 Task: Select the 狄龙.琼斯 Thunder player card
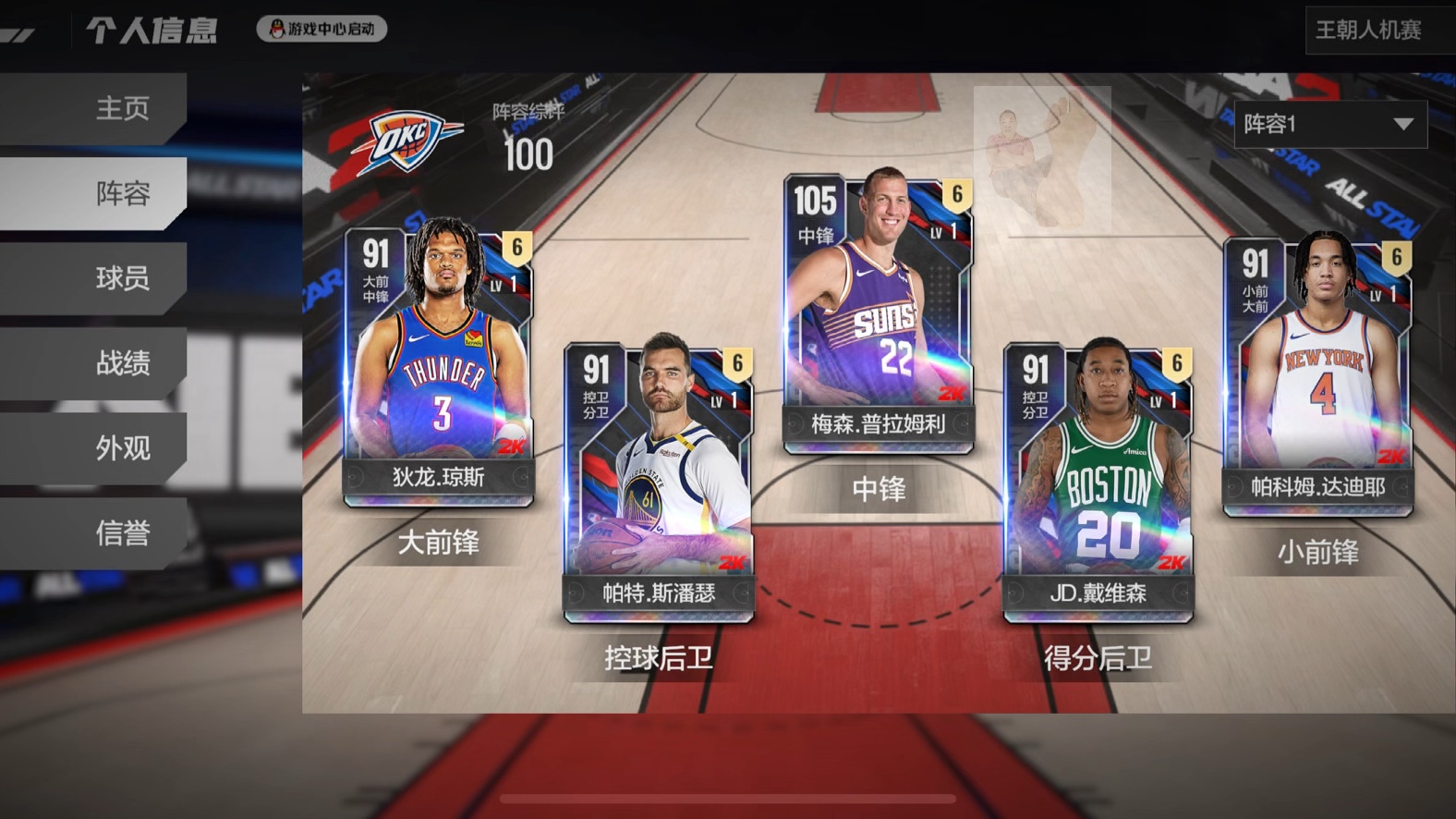coord(438,365)
